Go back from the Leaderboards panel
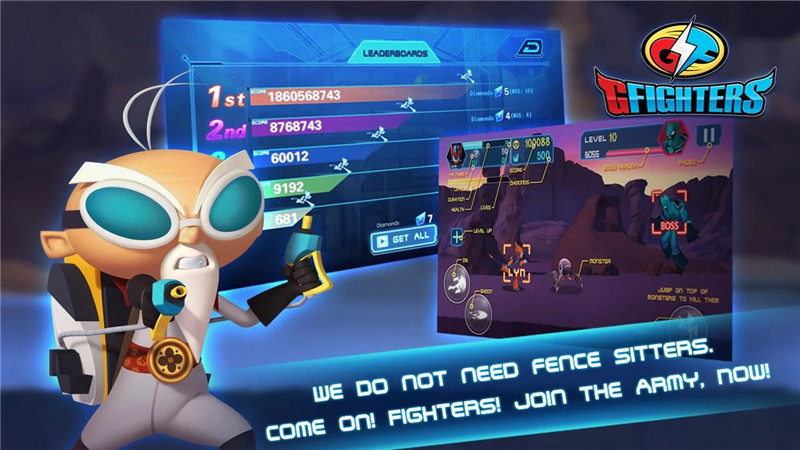The height and width of the screenshot is (450, 800). 528,47
